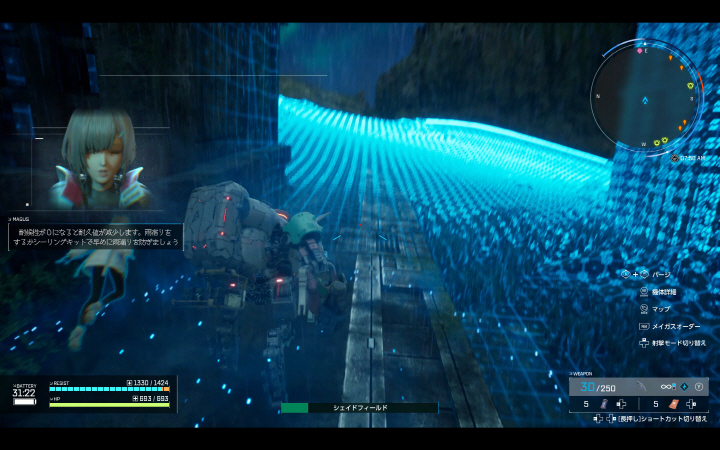
Task: Click the blue player arrow on minimap
Action: click(645, 101)
